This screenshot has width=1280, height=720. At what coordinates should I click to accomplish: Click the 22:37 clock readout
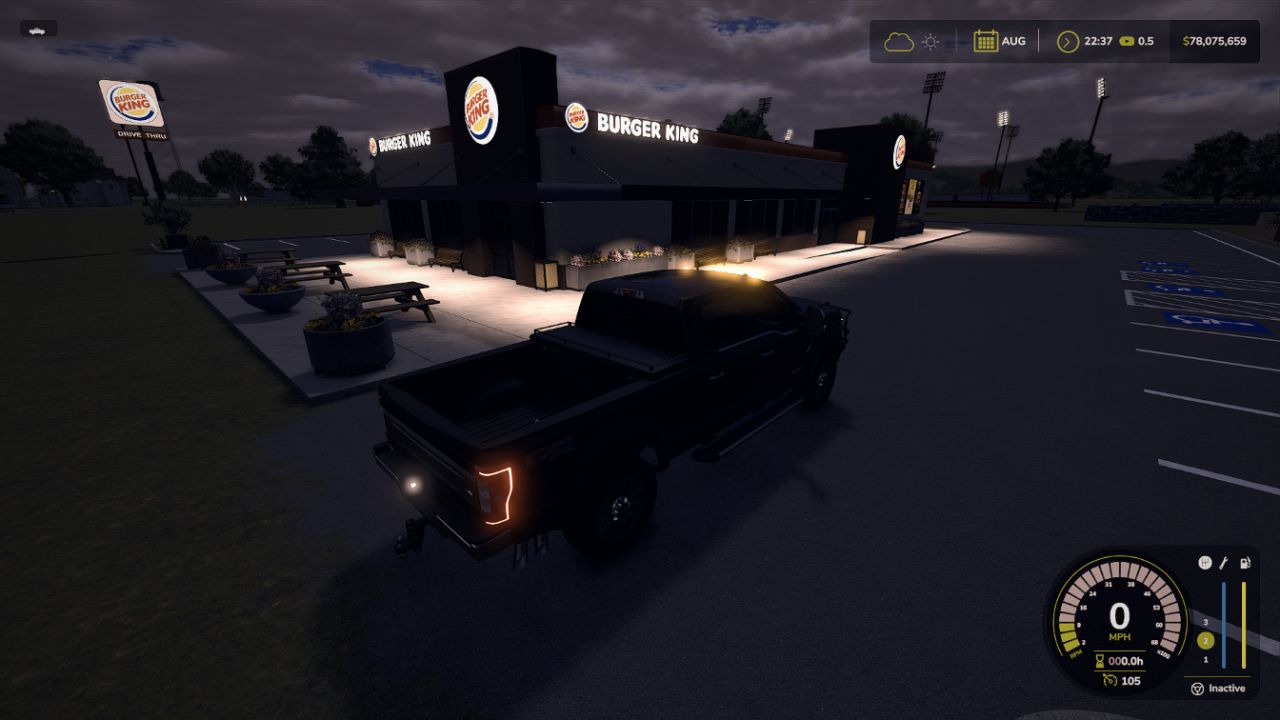(x=1098, y=41)
